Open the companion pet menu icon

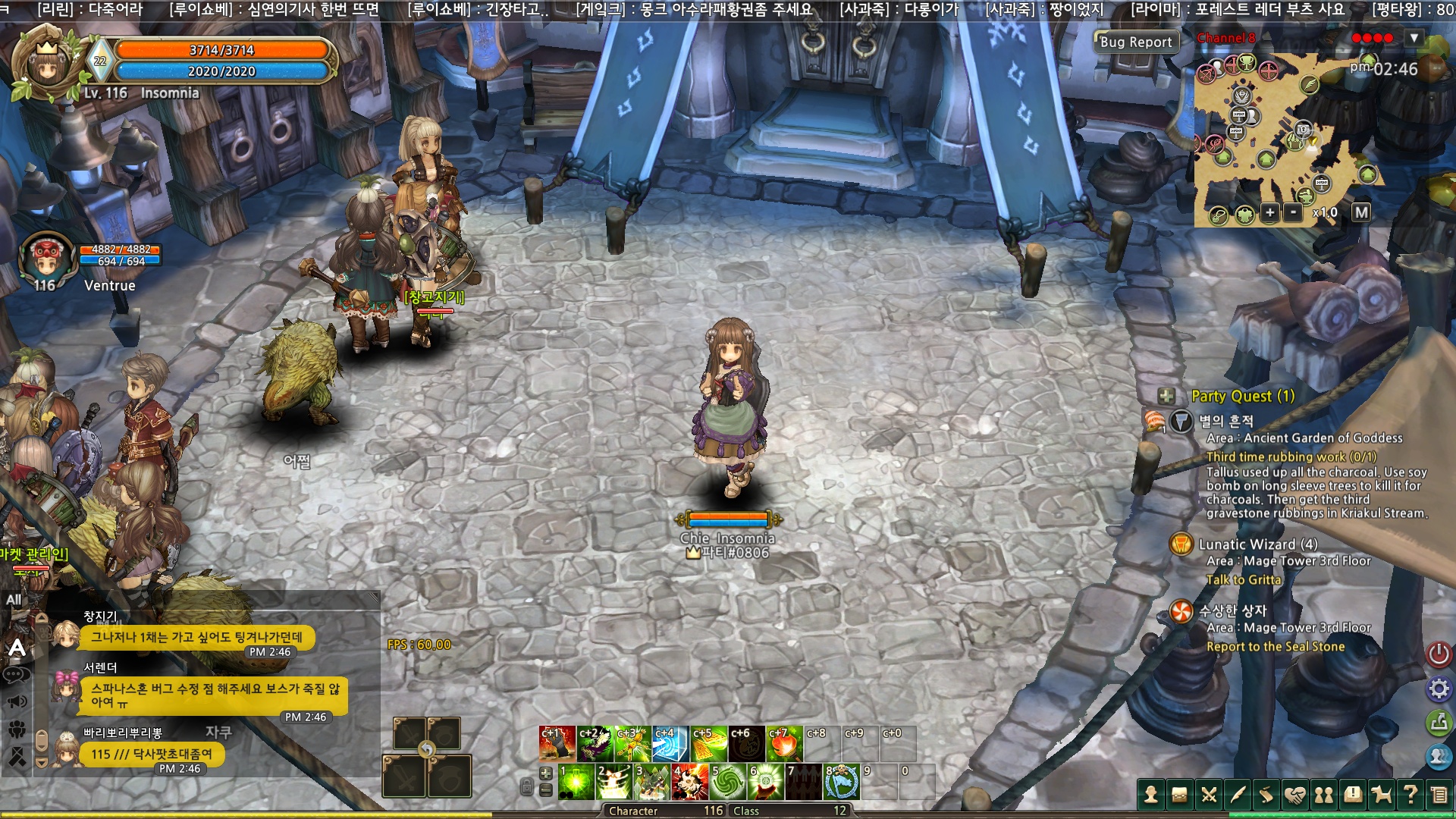coord(1382,795)
